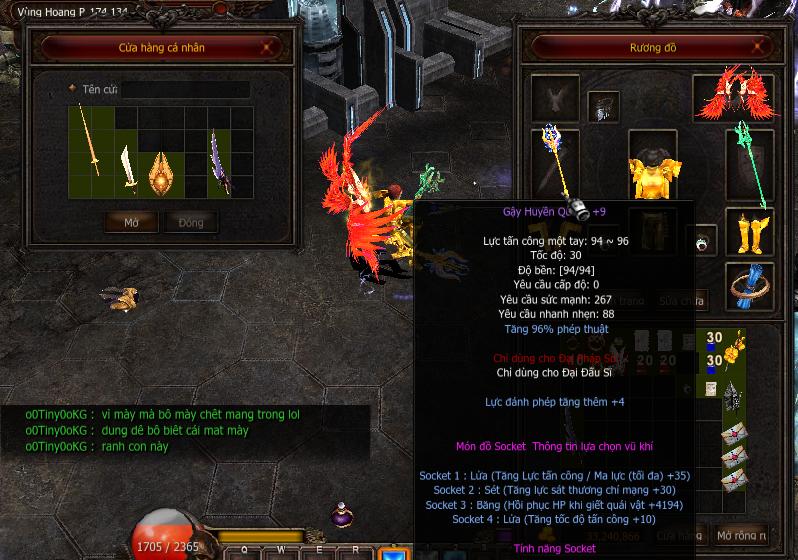Close the Cửa hàng cá nhân window
Viewport: 798px width, 560px height.
pyautogui.click(x=267, y=46)
